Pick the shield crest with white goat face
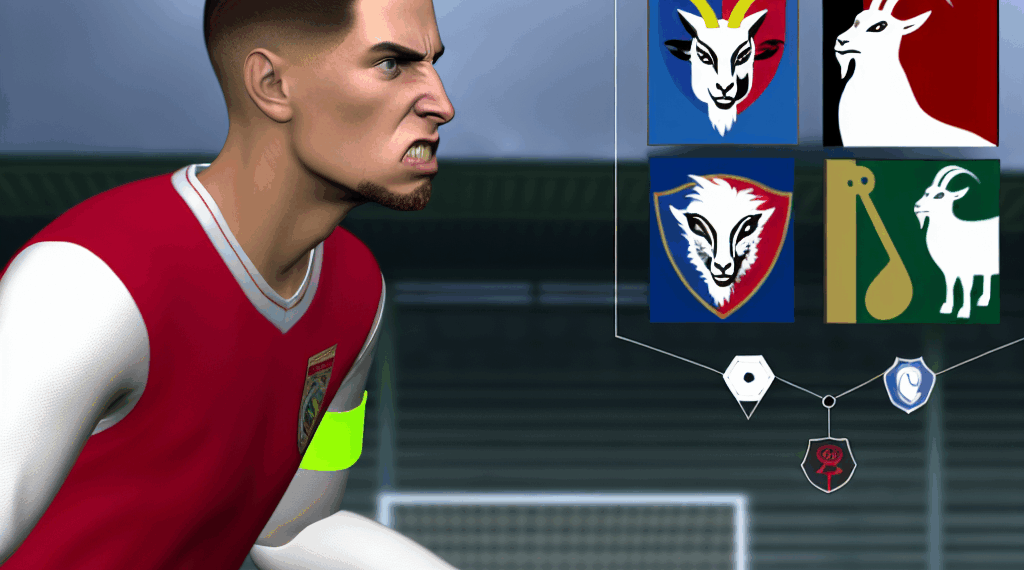1024x570 pixels. tap(722, 240)
